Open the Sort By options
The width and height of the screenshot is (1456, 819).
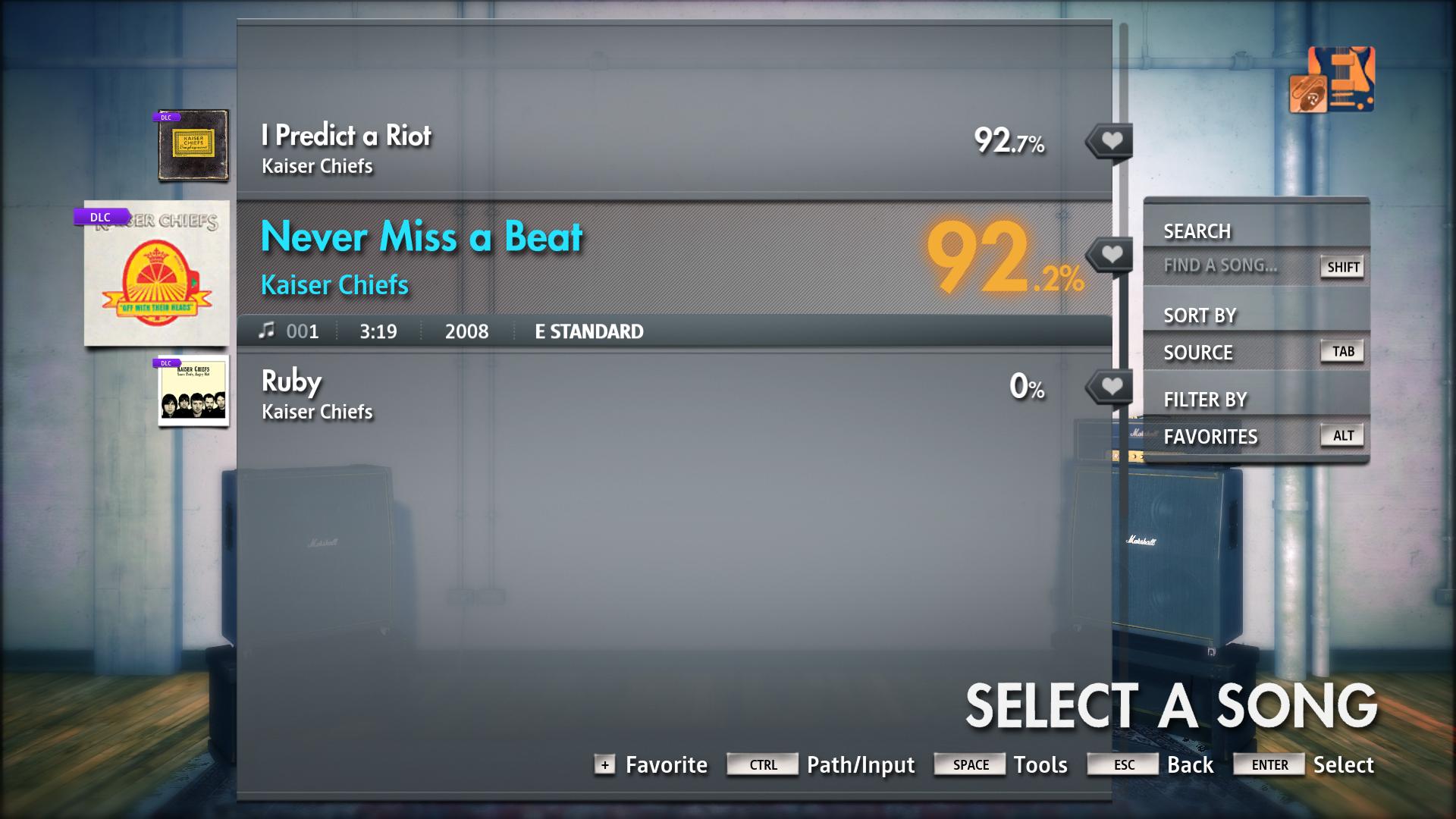tap(1200, 315)
